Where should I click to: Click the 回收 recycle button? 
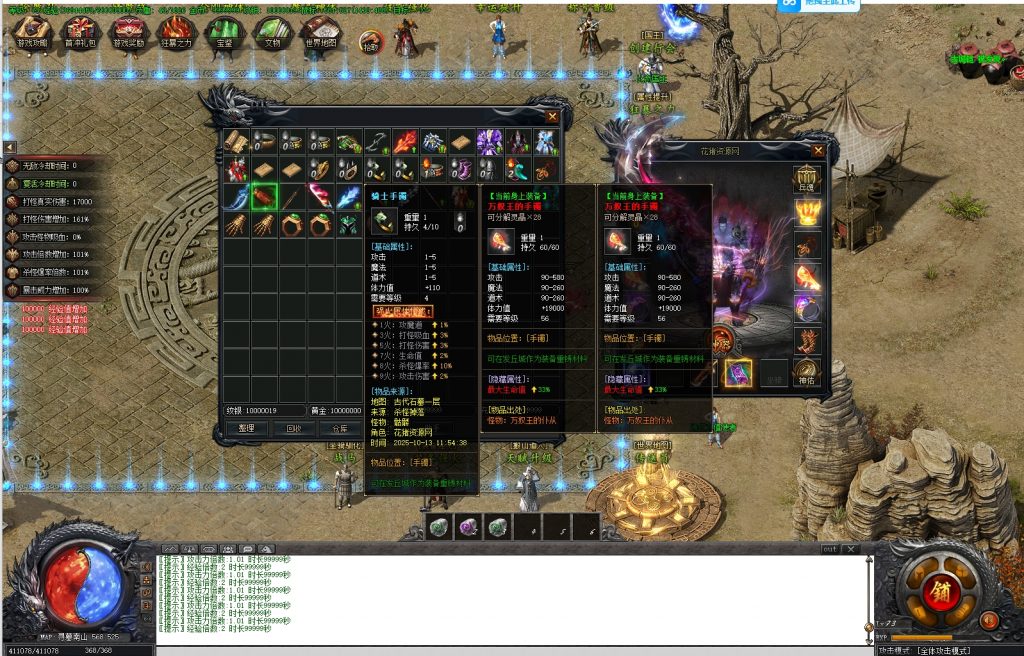(x=293, y=428)
